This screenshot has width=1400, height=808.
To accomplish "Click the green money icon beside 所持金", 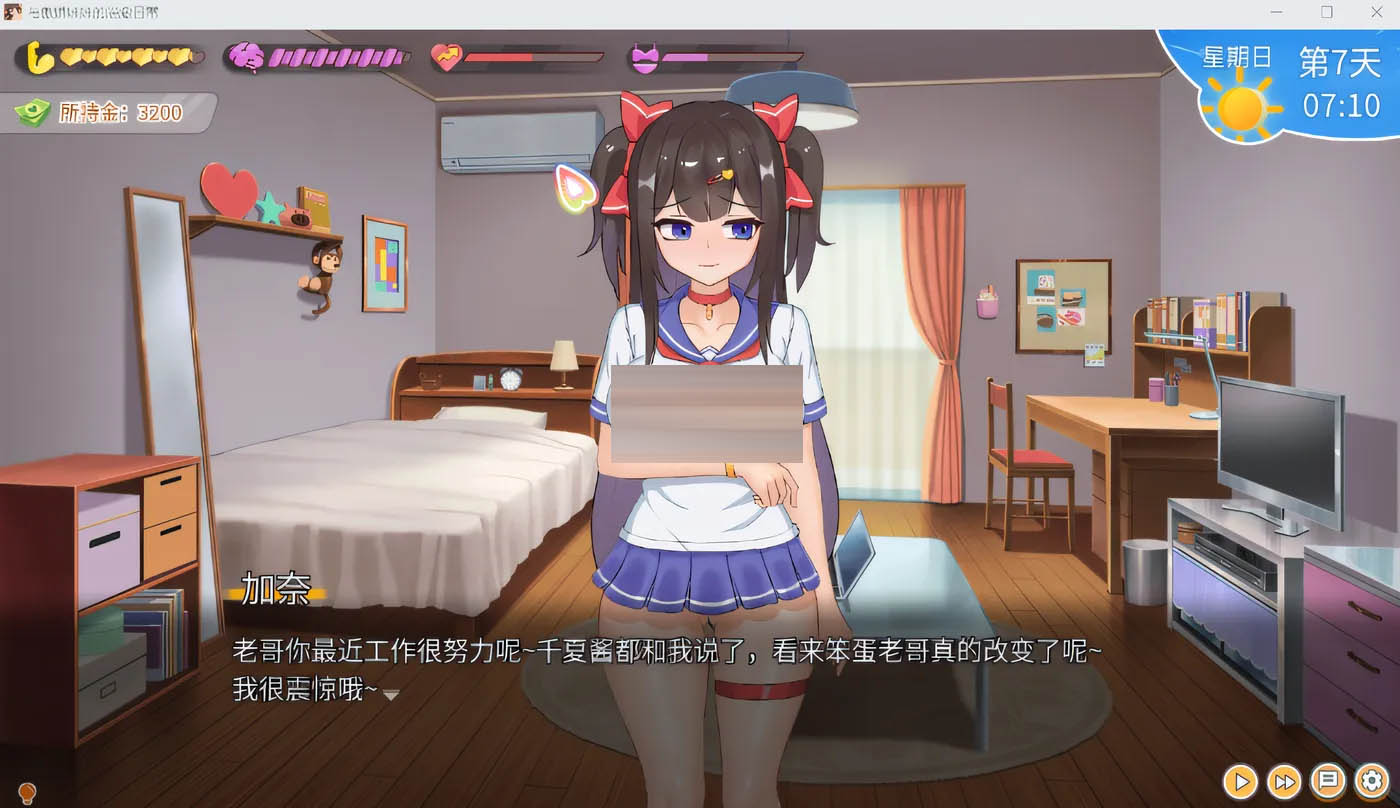I will pos(35,112).
